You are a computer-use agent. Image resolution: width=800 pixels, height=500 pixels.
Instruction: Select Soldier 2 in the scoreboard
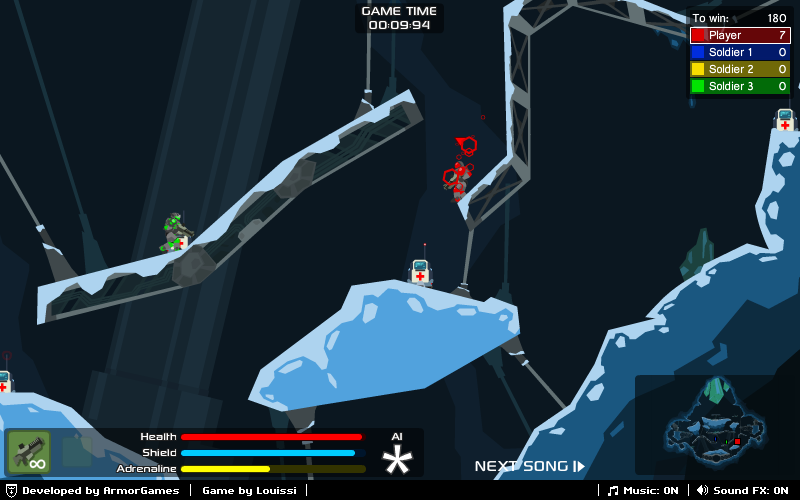[739, 69]
